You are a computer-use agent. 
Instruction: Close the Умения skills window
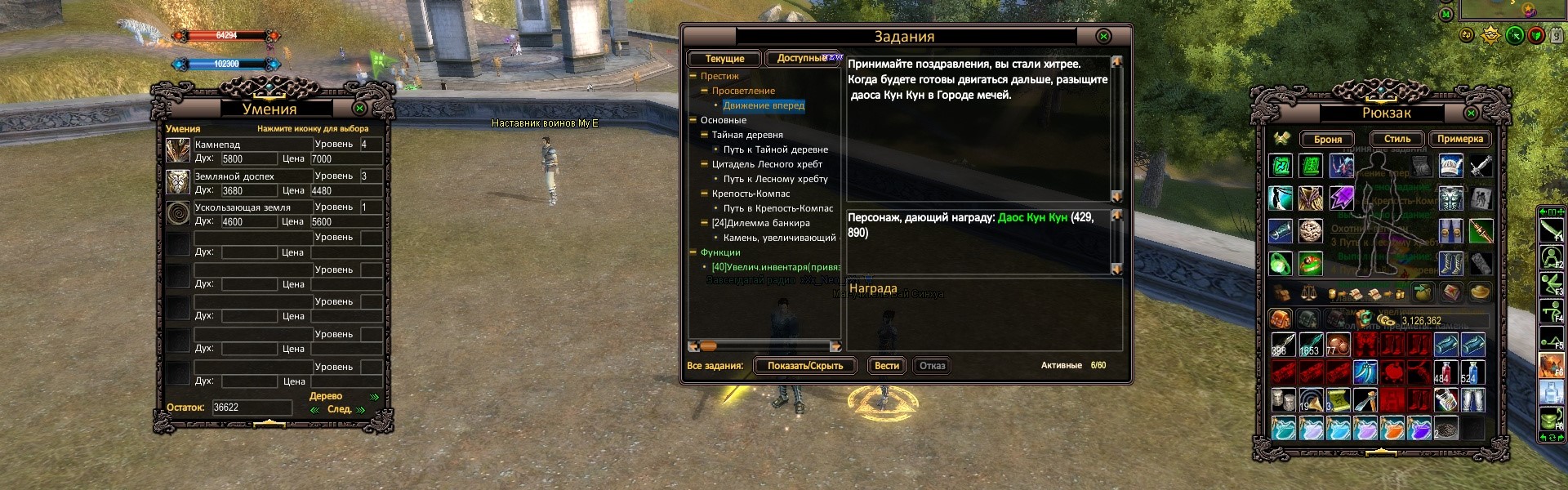coord(359,108)
